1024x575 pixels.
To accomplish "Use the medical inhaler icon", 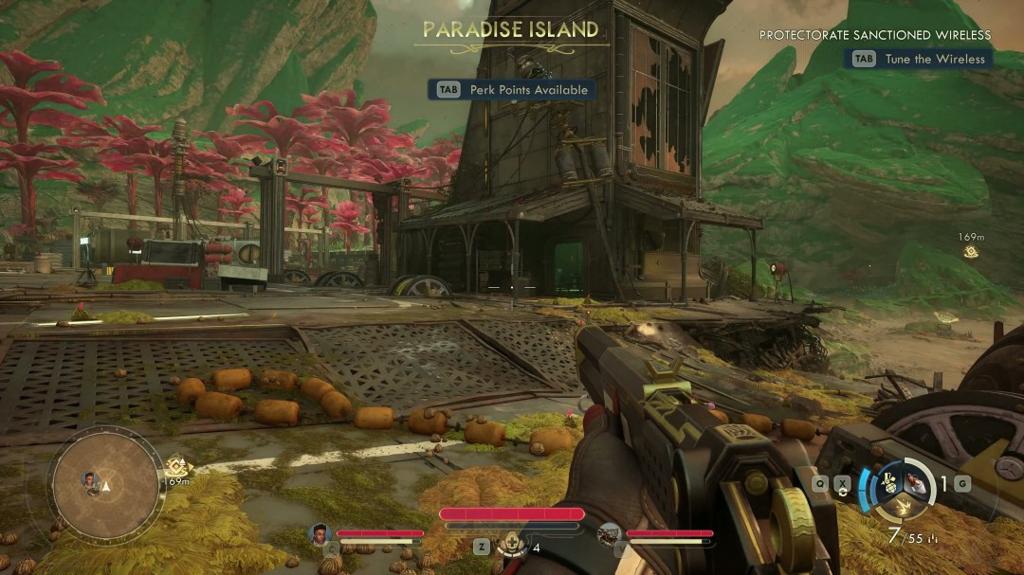I will click(512, 545).
